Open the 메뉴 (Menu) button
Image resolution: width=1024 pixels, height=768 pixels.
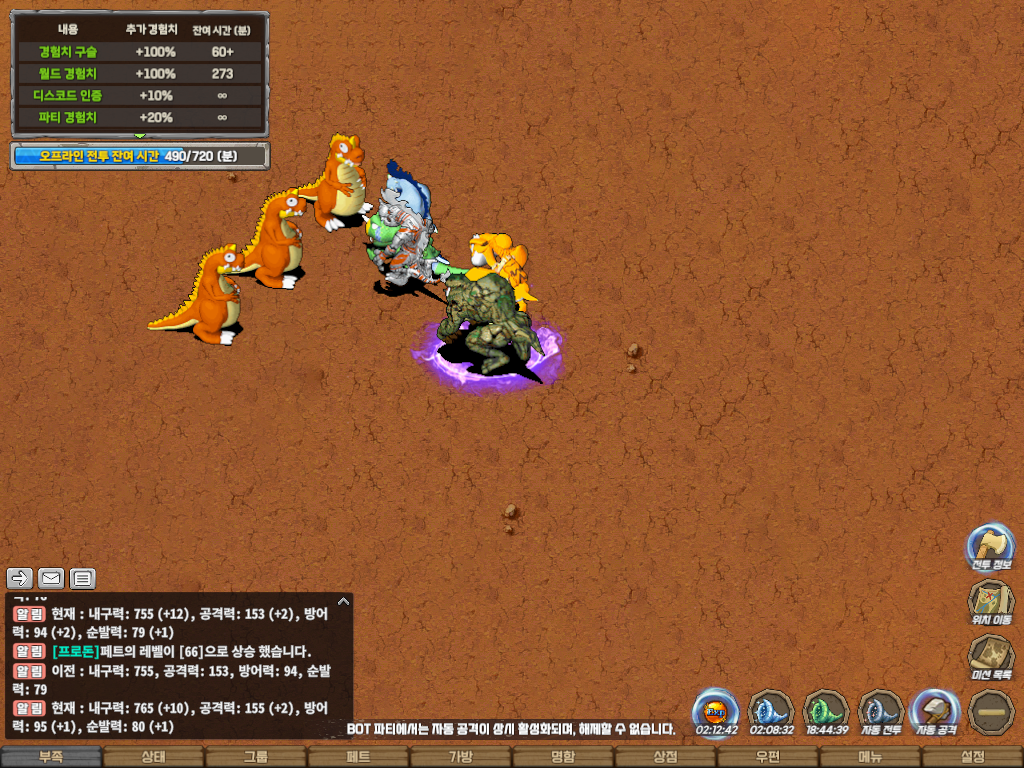pos(870,757)
